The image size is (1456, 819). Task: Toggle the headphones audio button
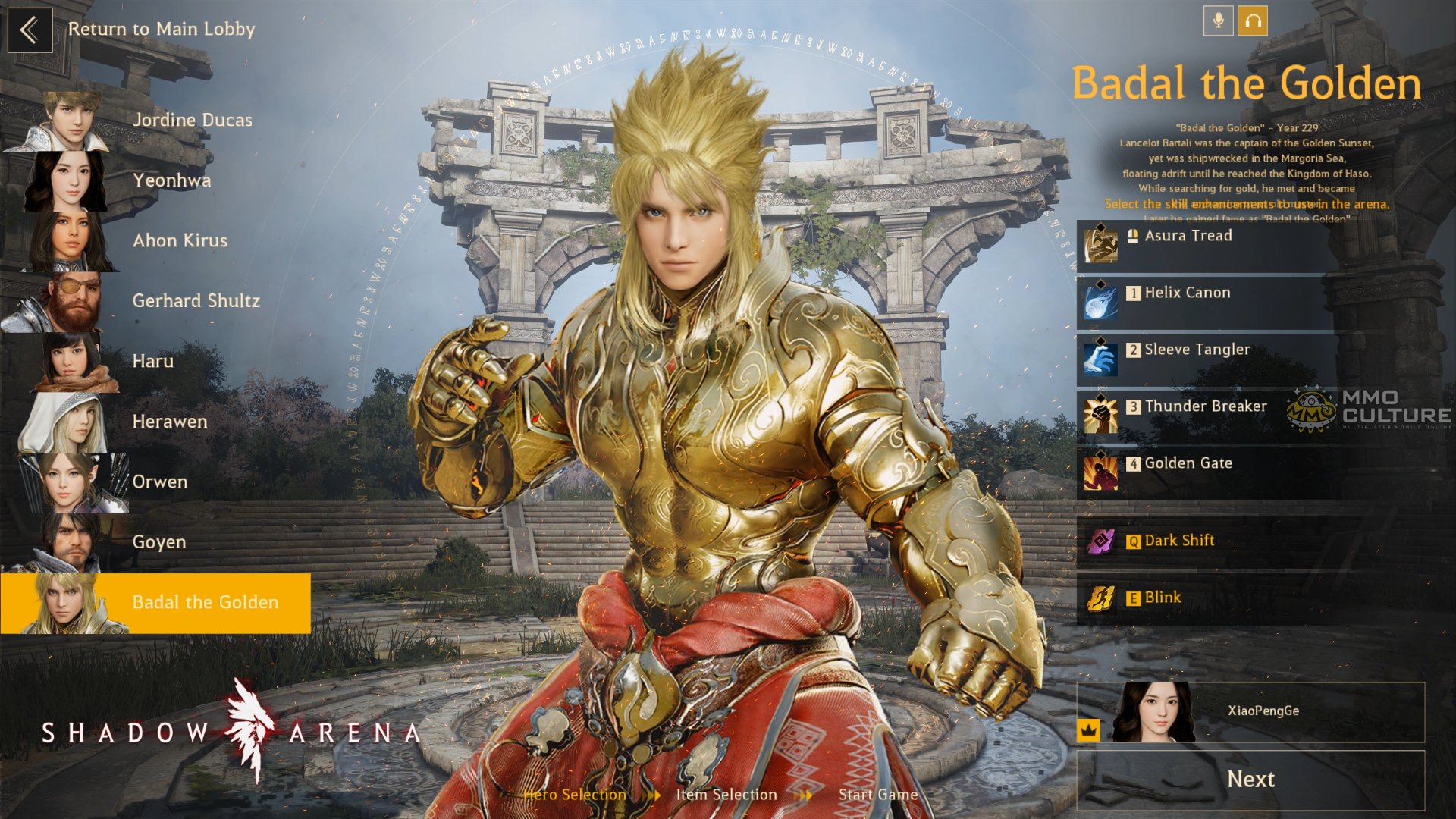pyautogui.click(x=1253, y=21)
